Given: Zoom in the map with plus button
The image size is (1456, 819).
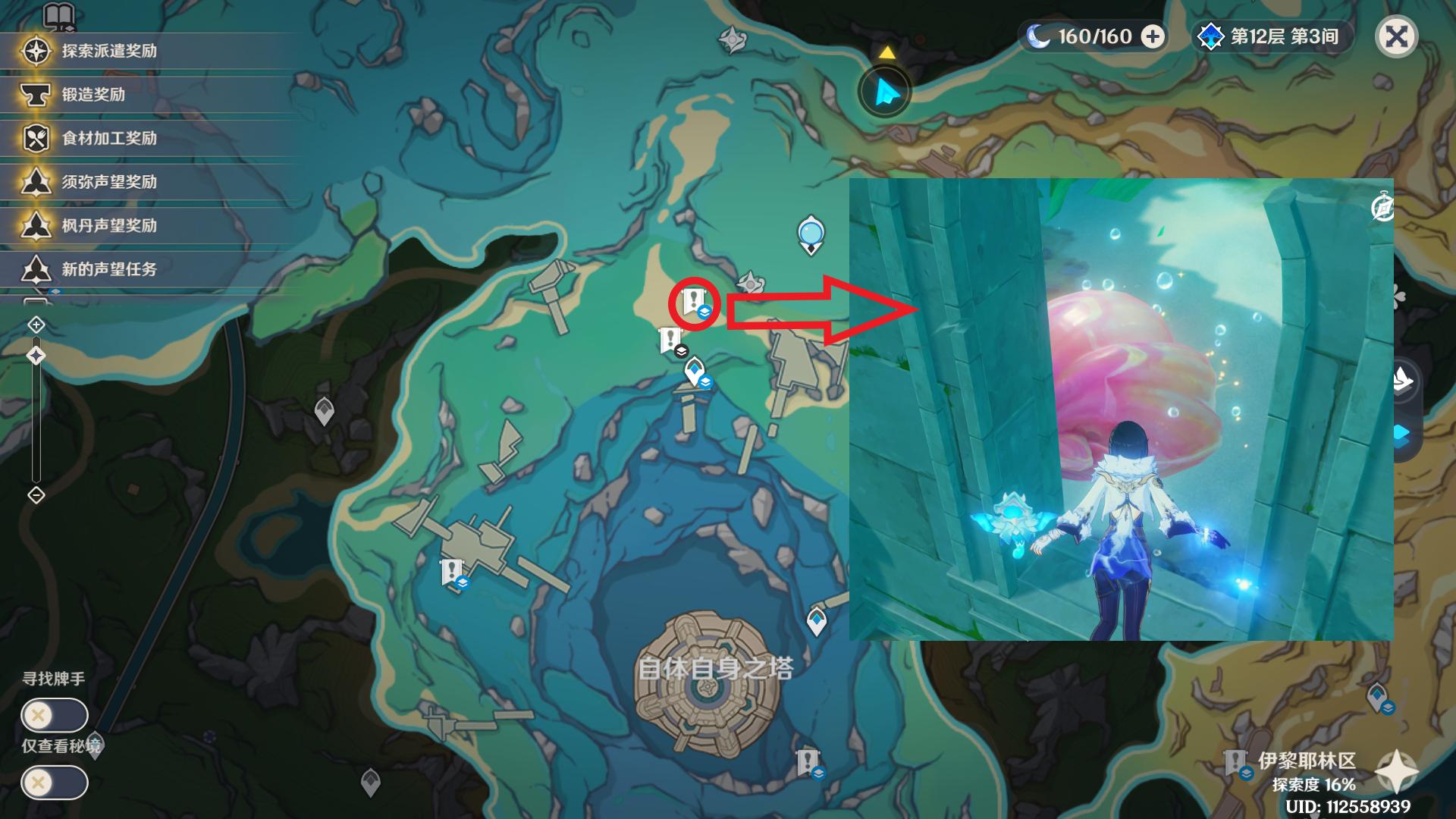Looking at the screenshot, I should (x=36, y=325).
